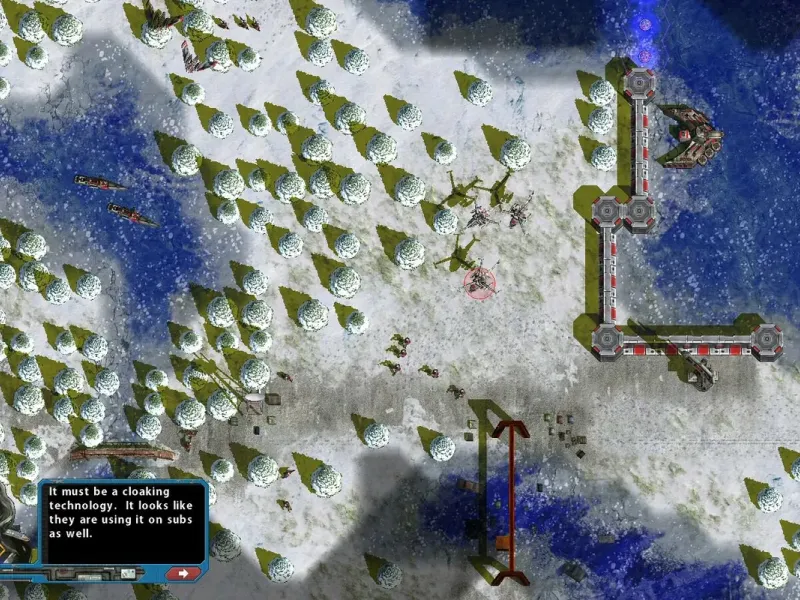Advance the dialogue with the red arrow button
The image size is (800, 600).
tap(183, 573)
